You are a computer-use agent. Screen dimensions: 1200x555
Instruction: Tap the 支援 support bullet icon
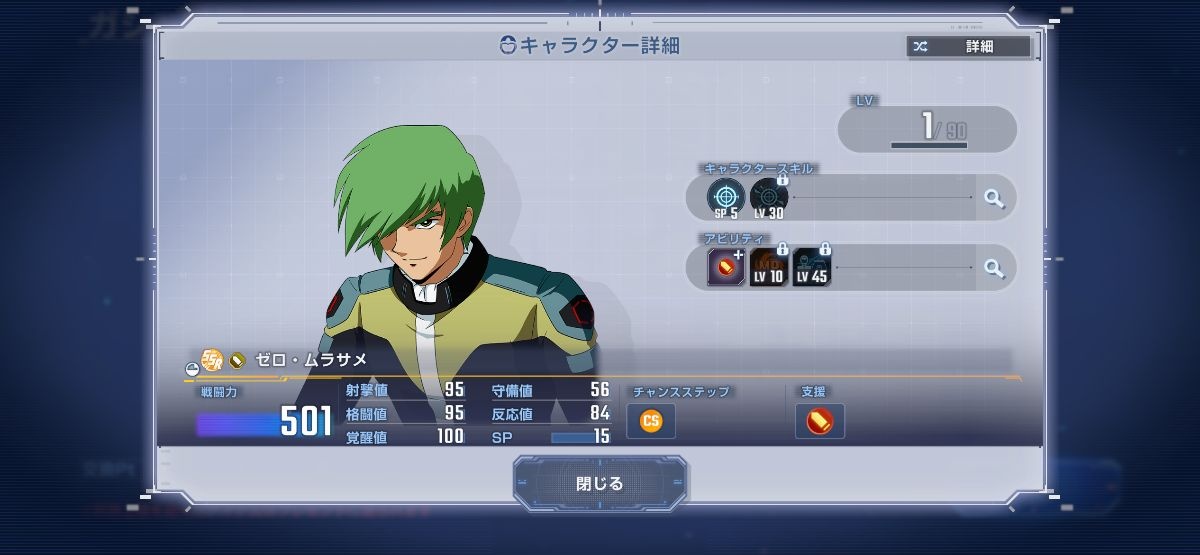tap(820, 421)
